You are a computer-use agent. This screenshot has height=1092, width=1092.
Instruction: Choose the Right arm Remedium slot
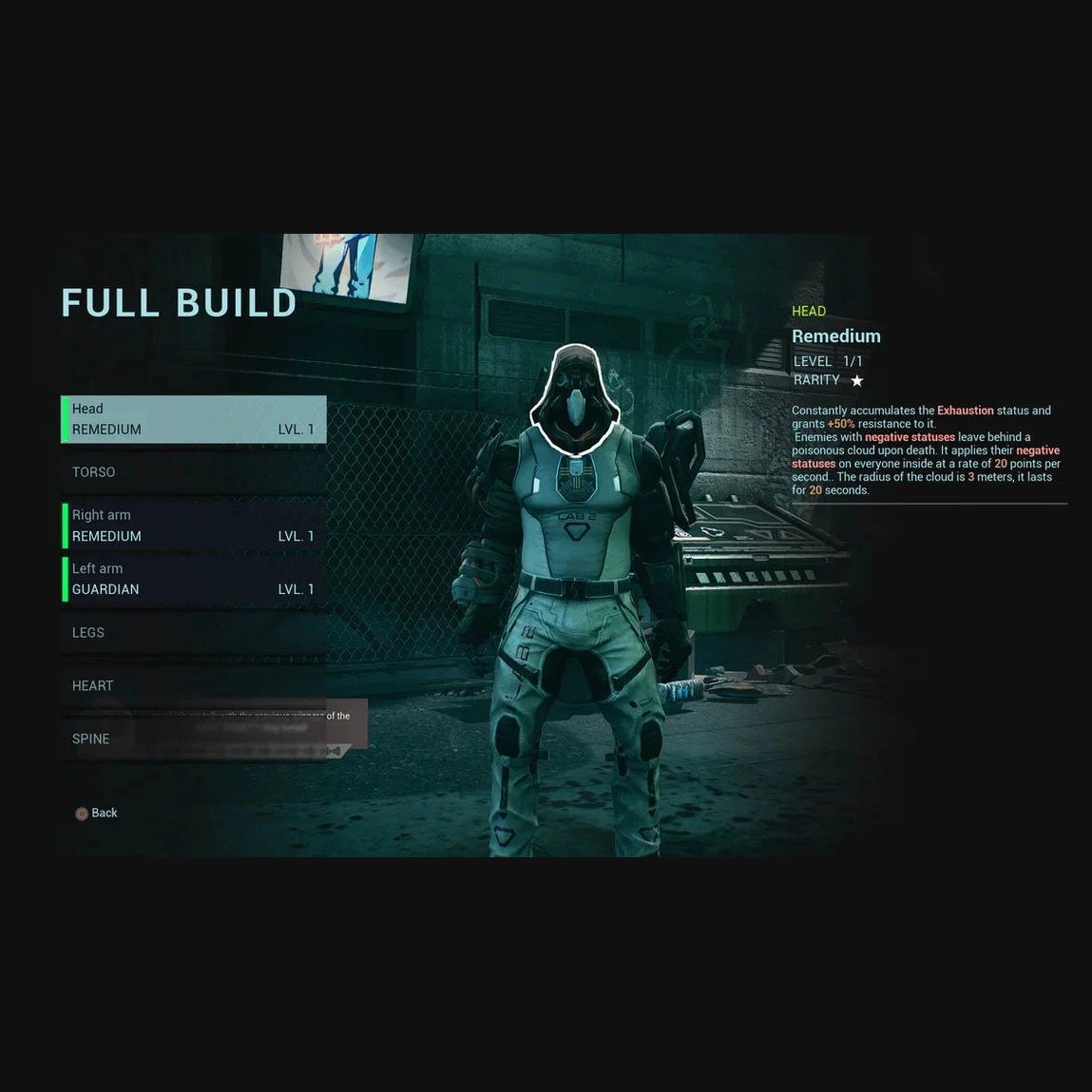click(194, 526)
